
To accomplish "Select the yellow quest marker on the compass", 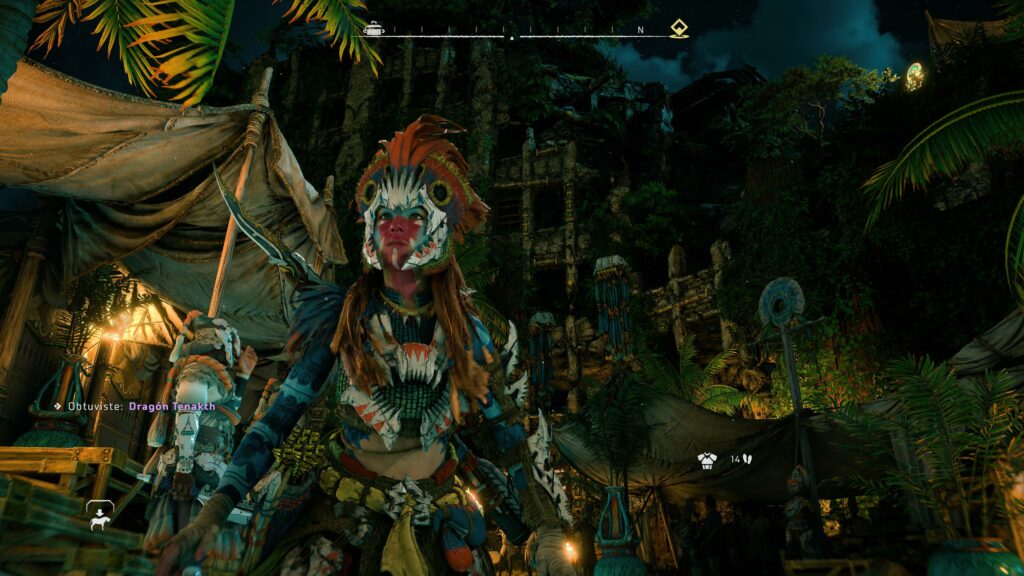I will click(679, 29).
